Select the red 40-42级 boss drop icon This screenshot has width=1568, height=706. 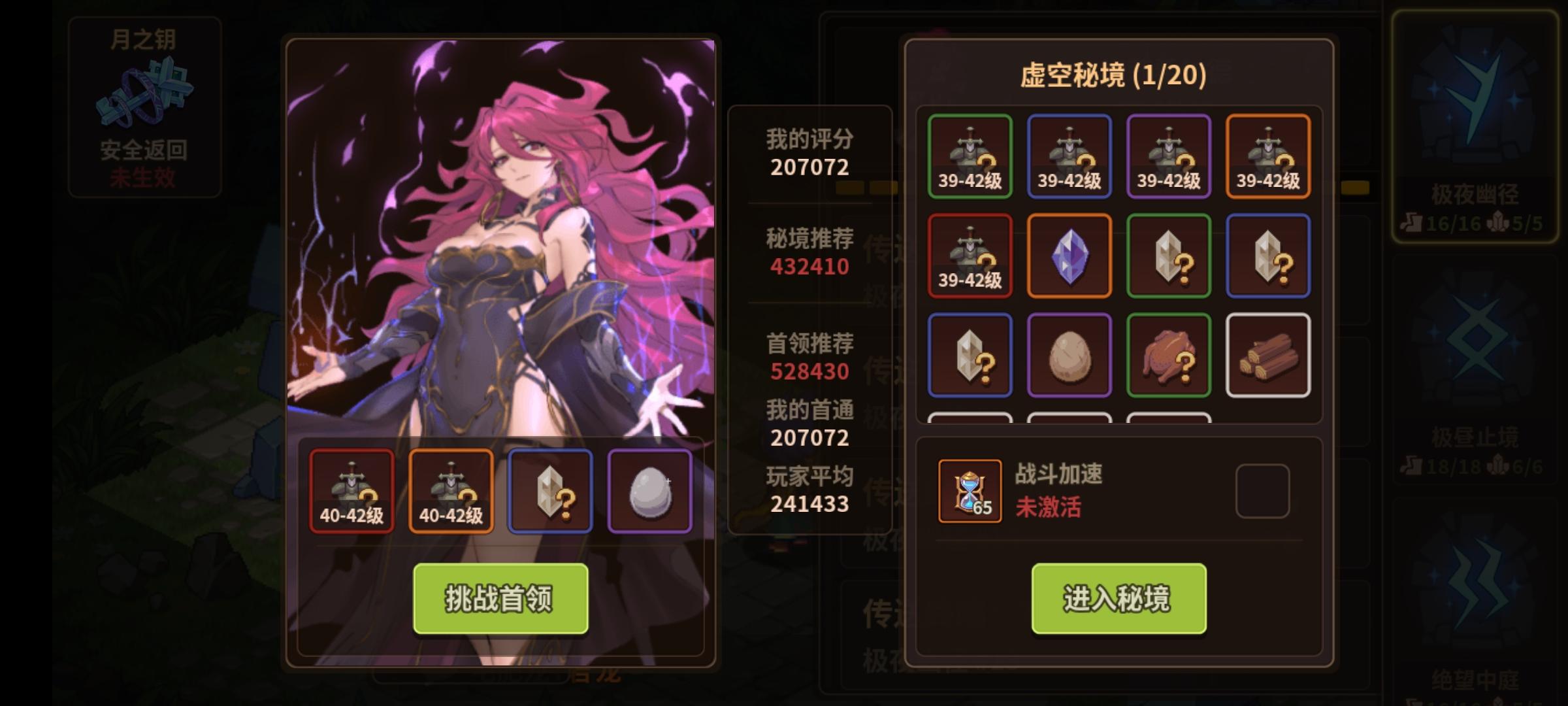(x=351, y=489)
